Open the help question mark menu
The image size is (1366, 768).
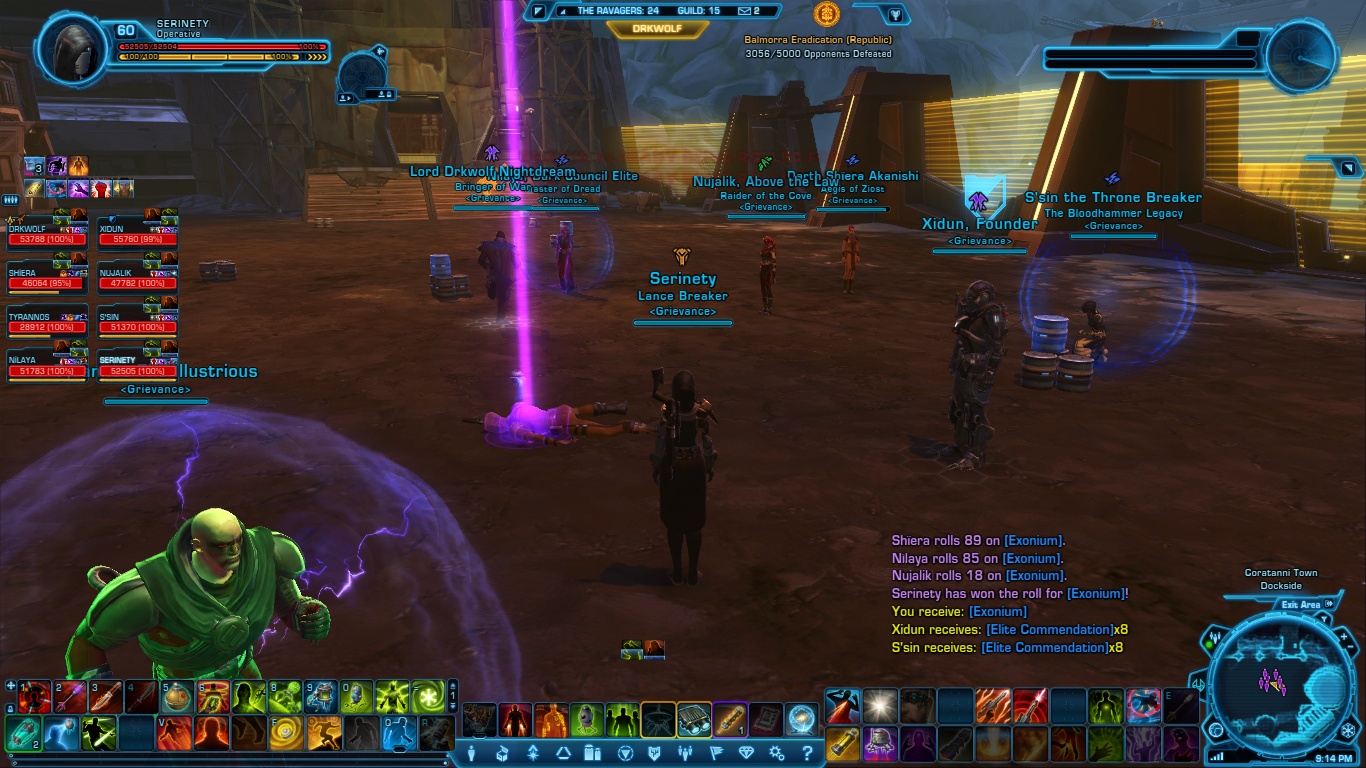[x=806, y=753]
